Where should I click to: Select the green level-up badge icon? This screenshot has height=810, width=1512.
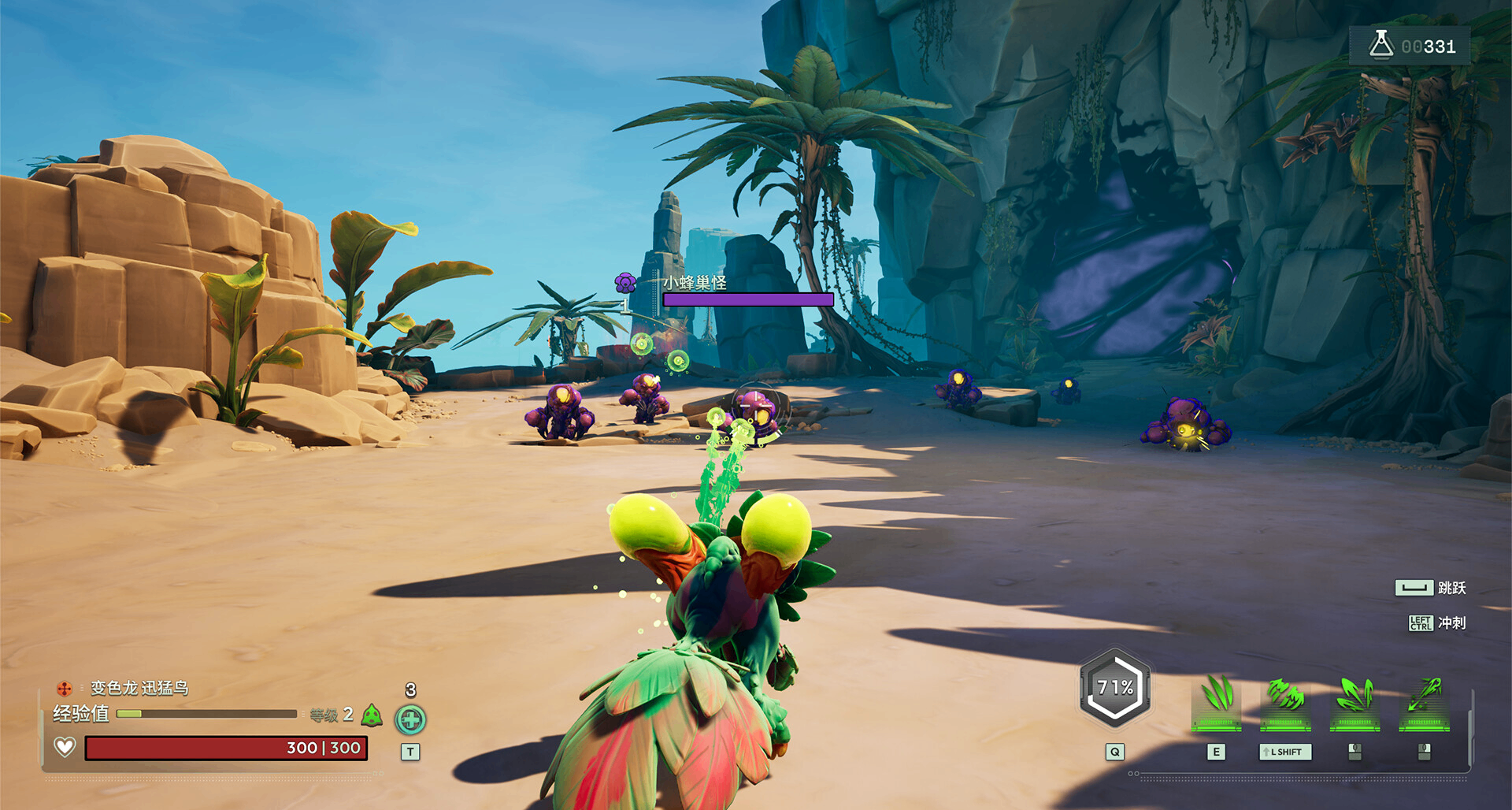(x=372, y=715)
